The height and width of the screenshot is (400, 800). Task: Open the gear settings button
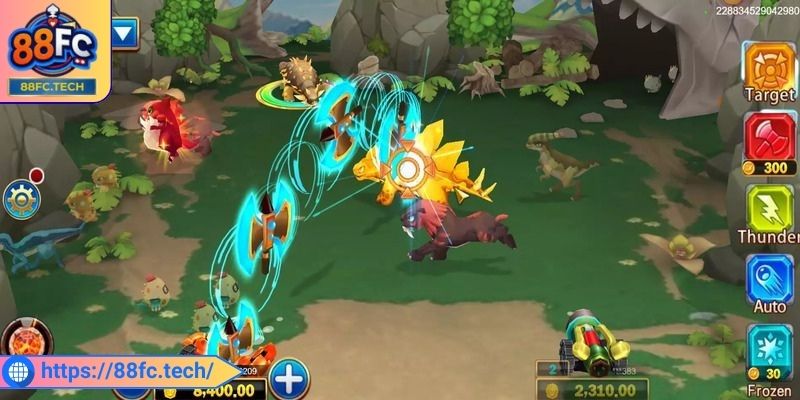point(19,200)
